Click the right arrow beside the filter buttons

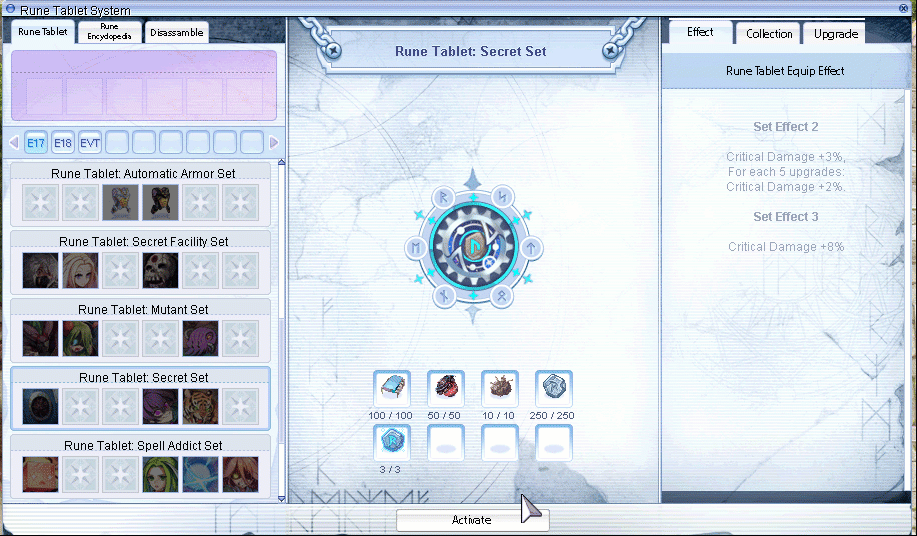point(274,143)
